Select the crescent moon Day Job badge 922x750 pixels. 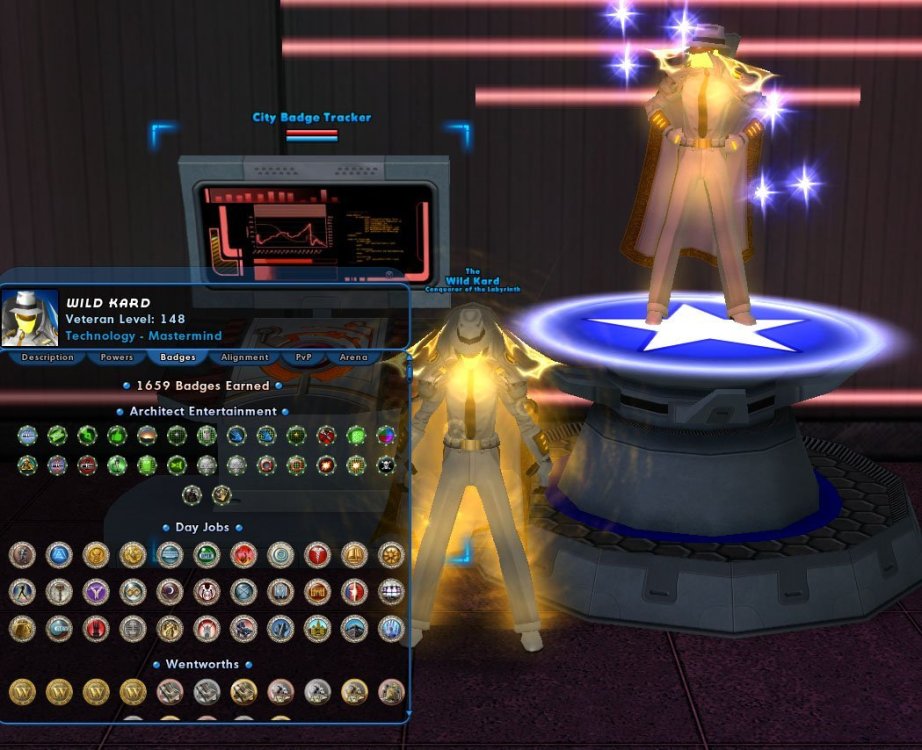point(170,591)
